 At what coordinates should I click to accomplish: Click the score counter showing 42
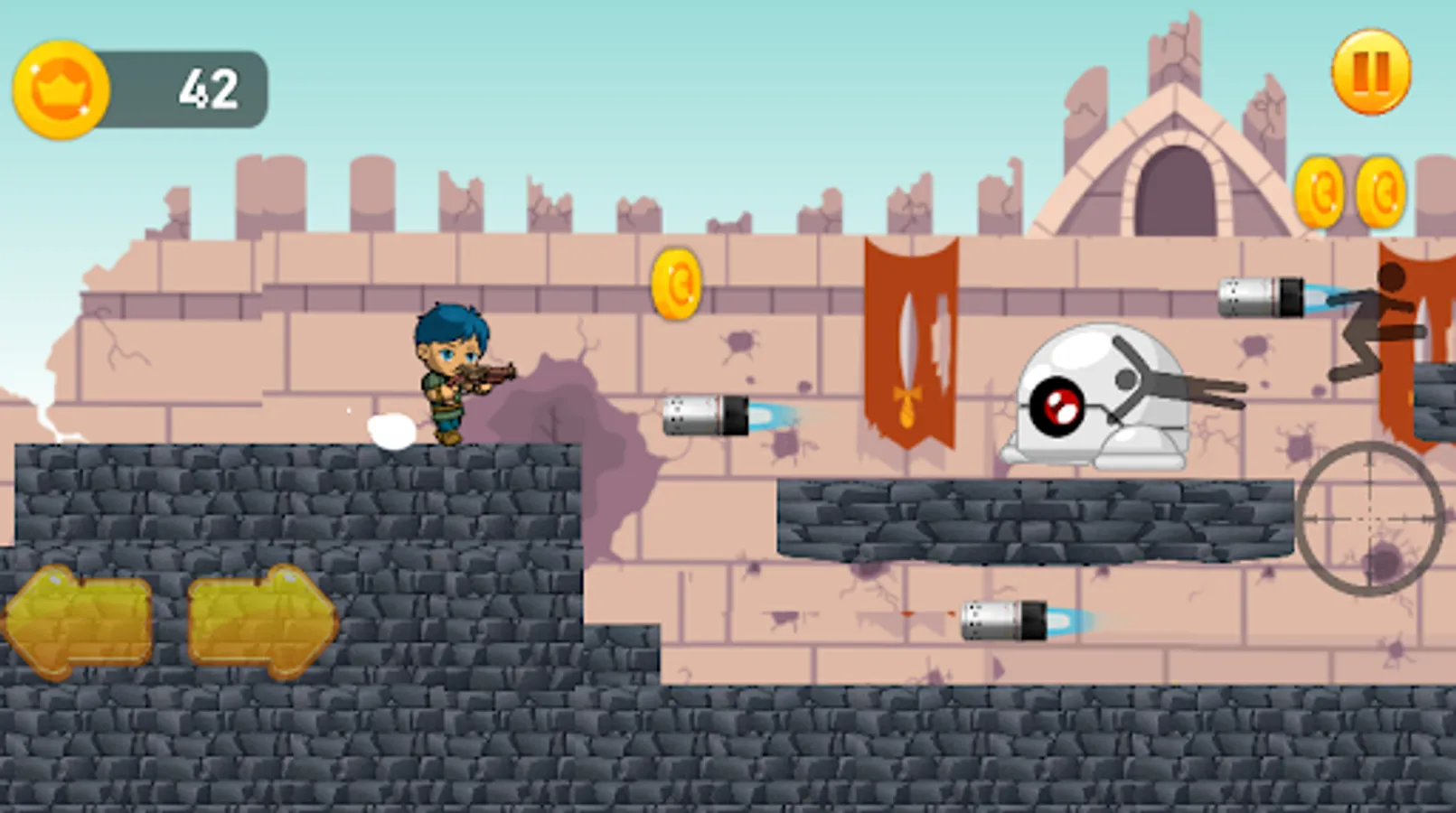(x=210, y=86)
